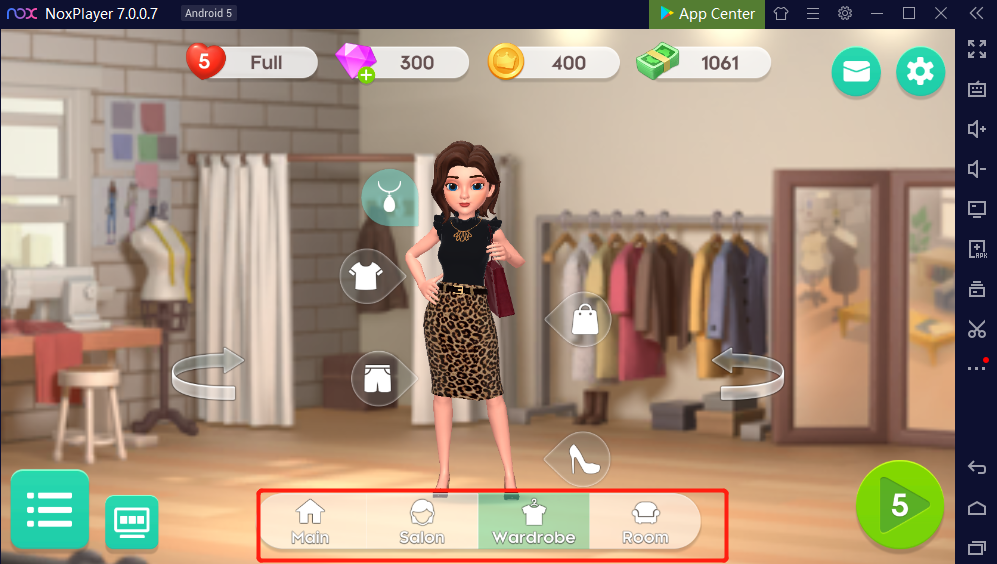Image resolution: width=997 pixels, height=564 pixels.
Task: Click the teal screen icon button
Action: click(132, 521)
